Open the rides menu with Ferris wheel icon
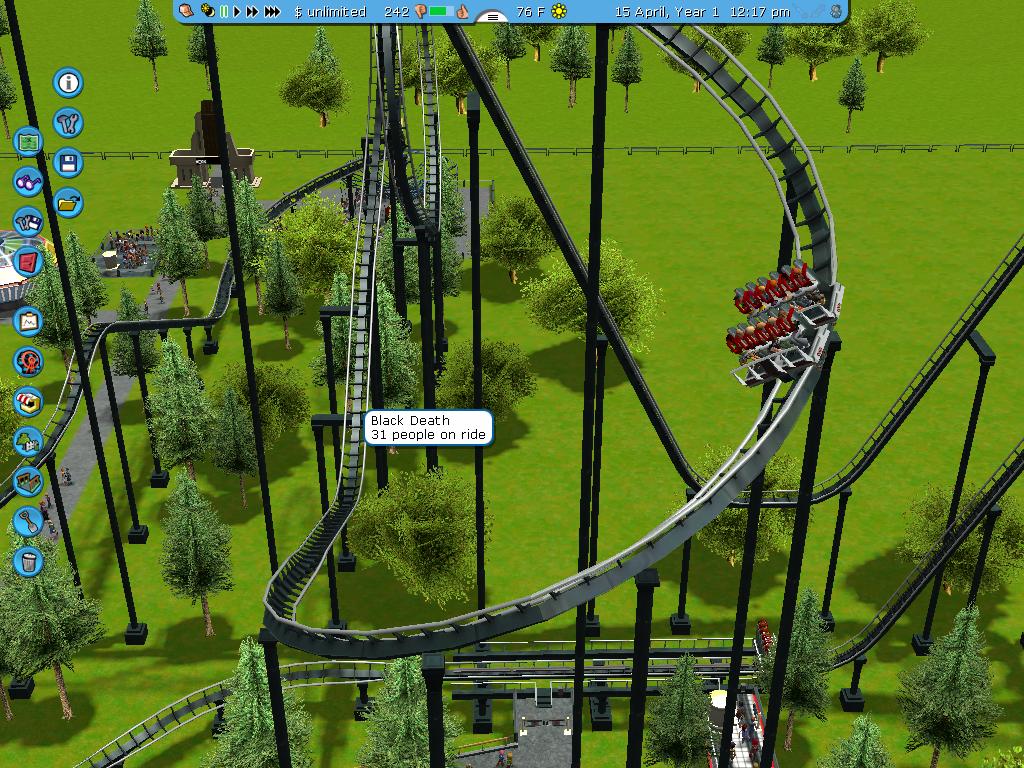 28,361
